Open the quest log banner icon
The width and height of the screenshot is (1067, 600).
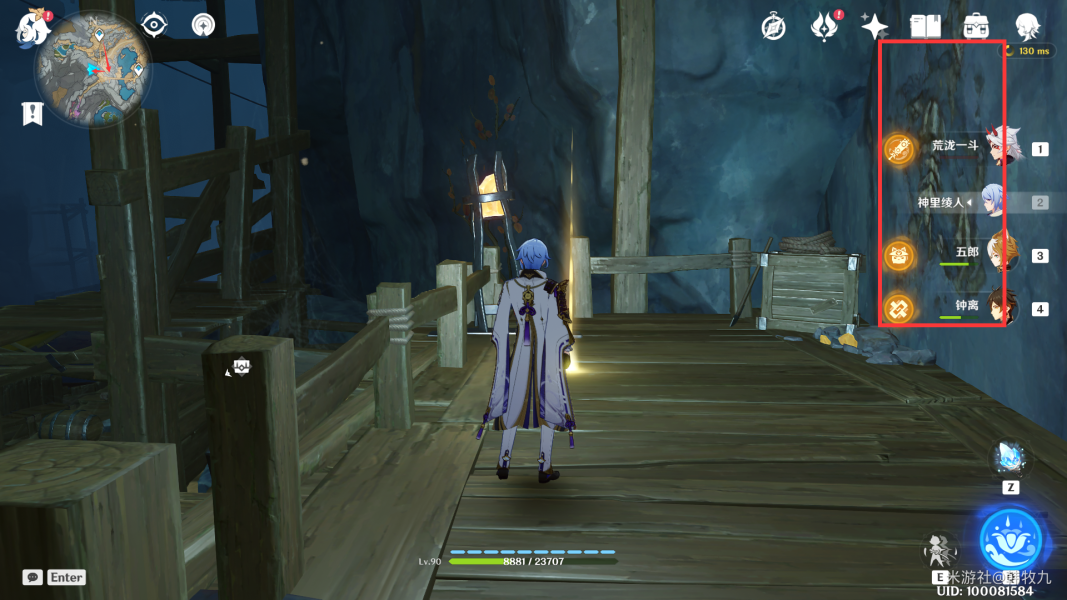click(x=32, y=114)
